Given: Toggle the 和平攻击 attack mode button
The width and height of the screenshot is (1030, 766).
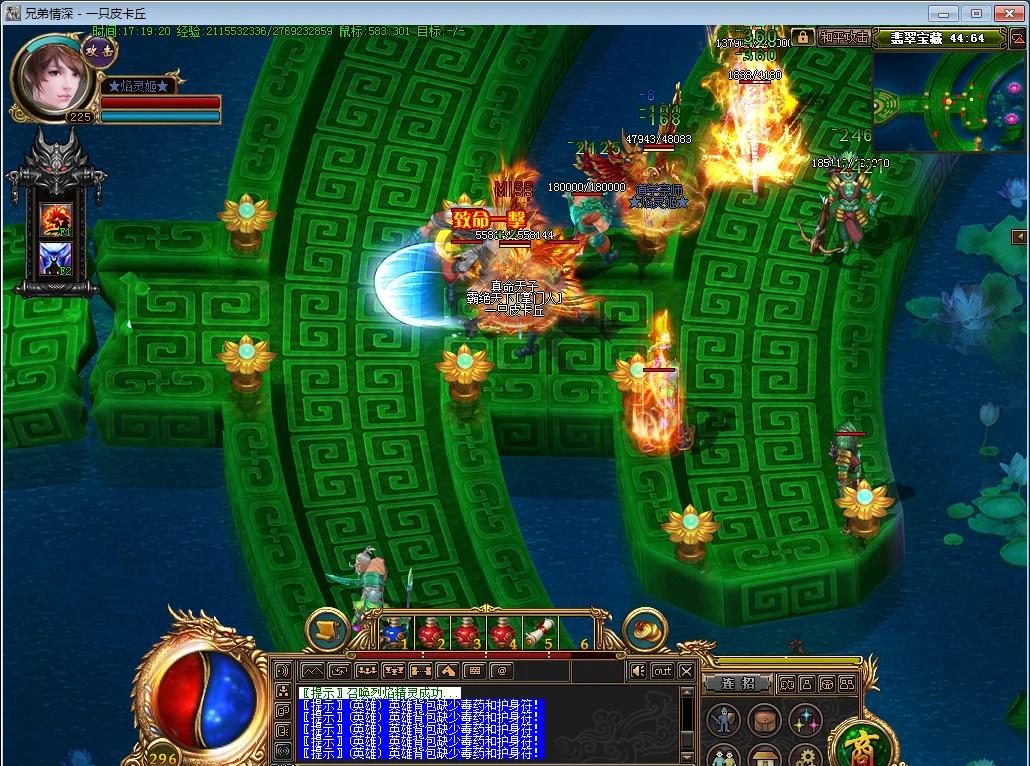Looking at the screenshot, I should click(x=844, y=37).
